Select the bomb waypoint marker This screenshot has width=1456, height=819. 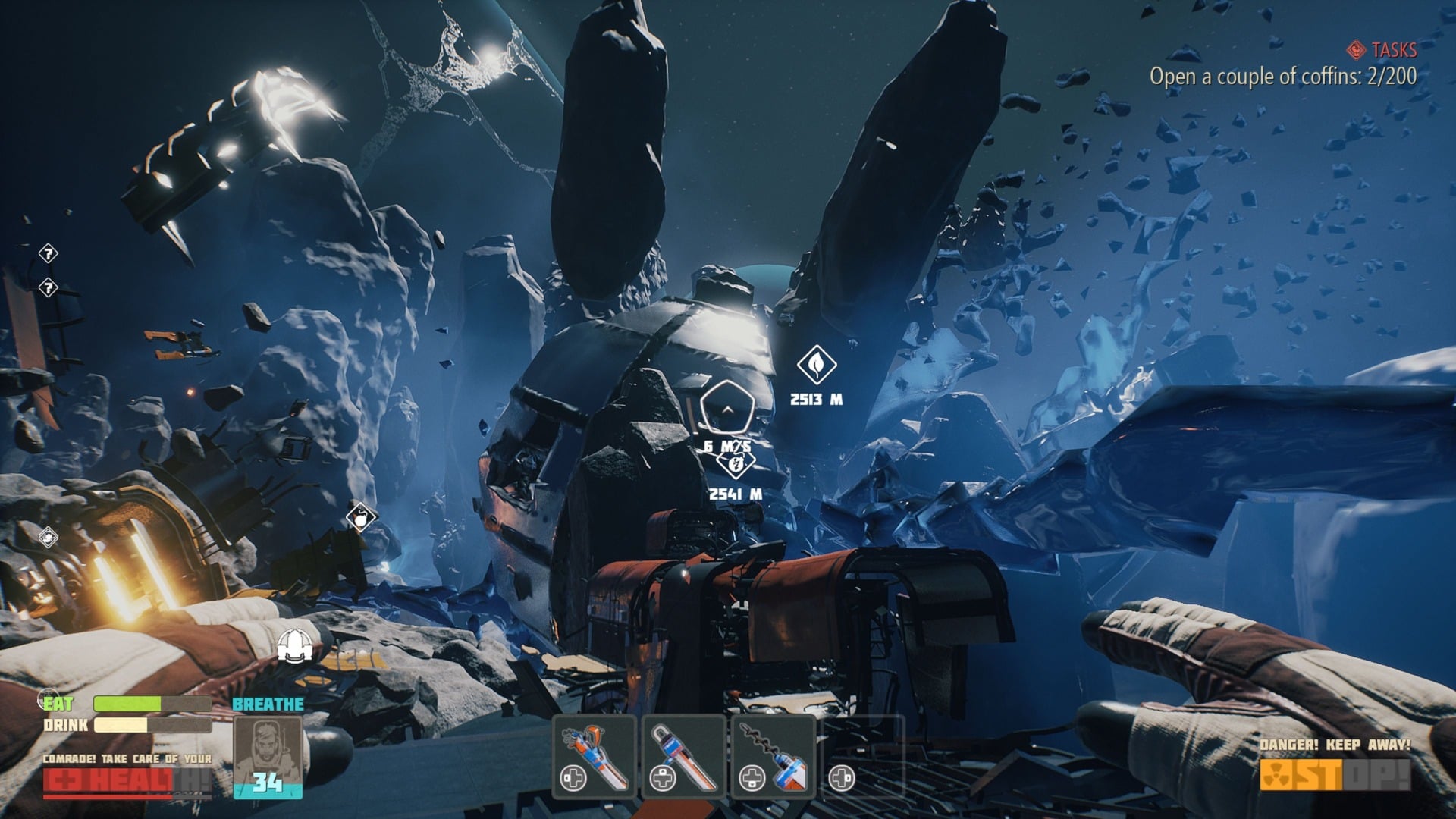(361, 517)
